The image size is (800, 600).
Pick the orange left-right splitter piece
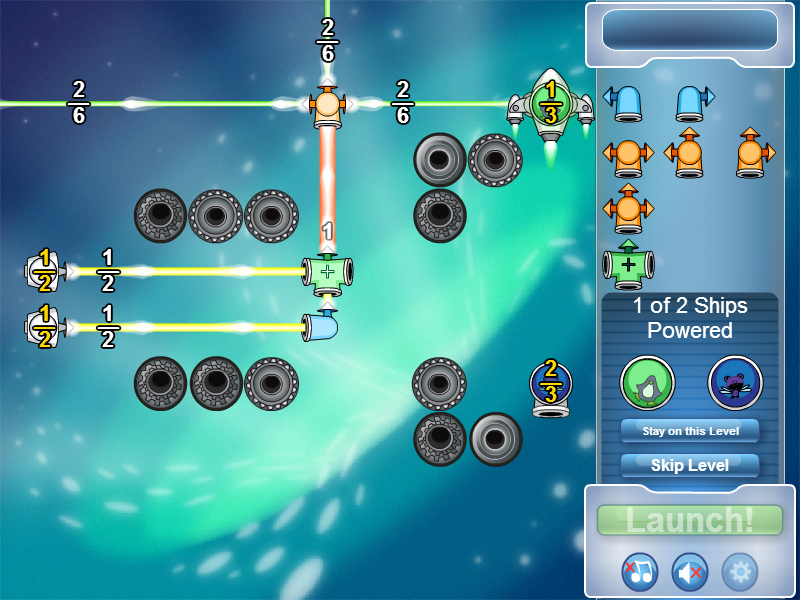coord(628,156)
